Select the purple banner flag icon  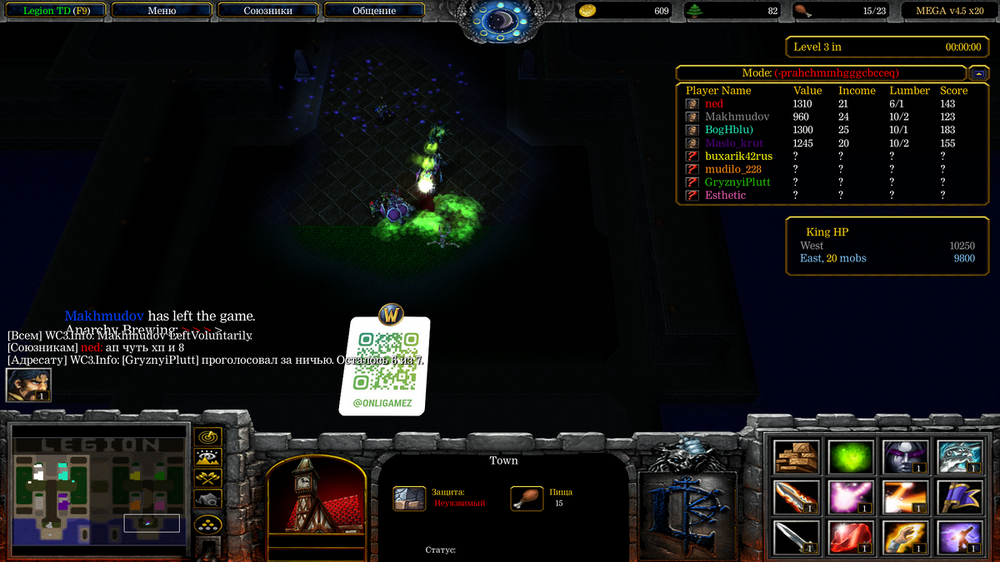coord(958,497)
